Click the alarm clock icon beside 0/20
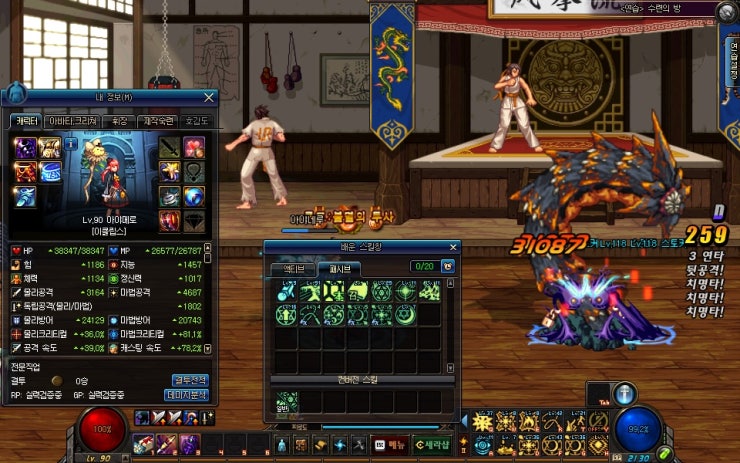 coord(447,267)
